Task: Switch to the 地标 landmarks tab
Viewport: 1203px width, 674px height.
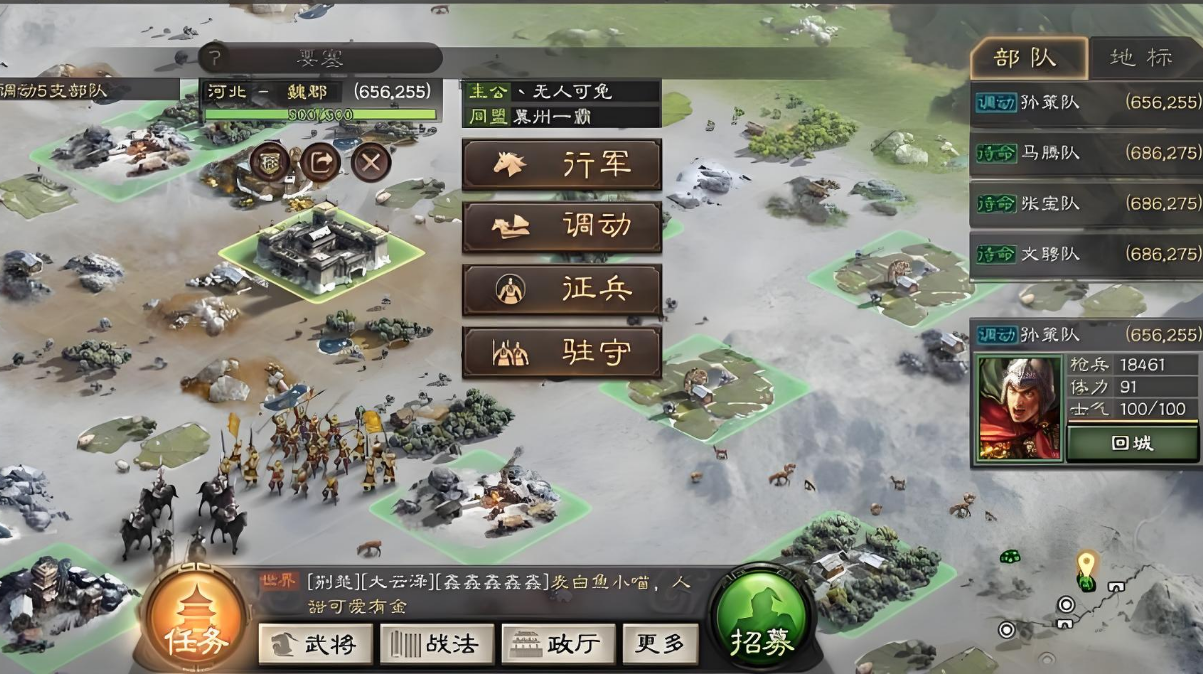Action: click(1143, 57)
